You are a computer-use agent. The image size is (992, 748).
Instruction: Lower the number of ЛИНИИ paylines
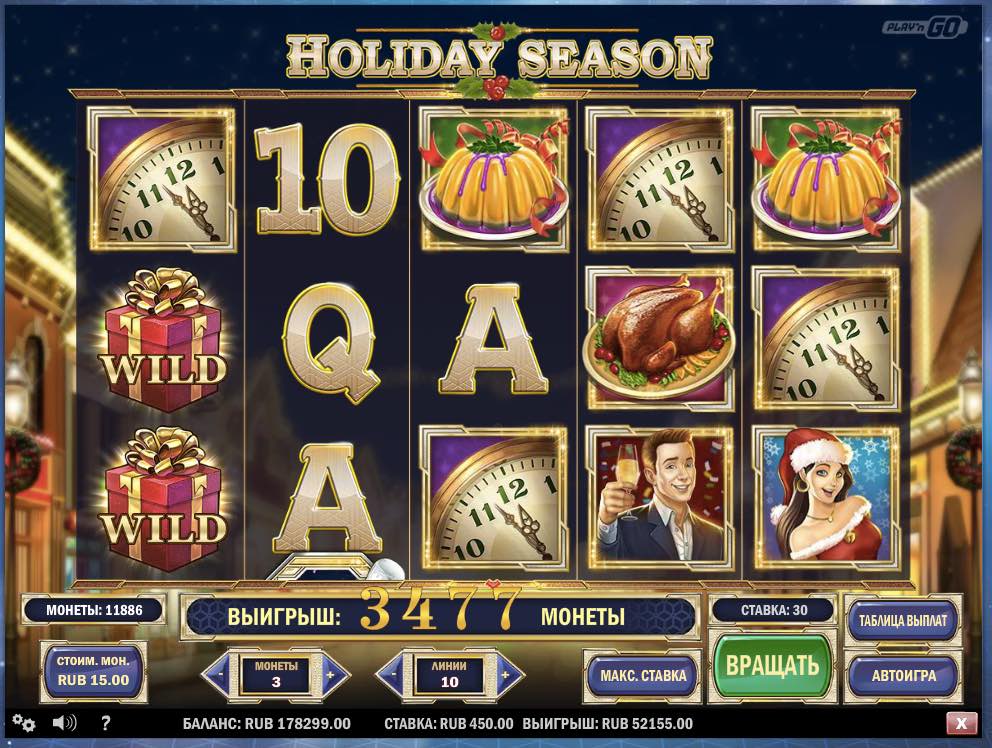pyautogui.click(x=392, y=675)
